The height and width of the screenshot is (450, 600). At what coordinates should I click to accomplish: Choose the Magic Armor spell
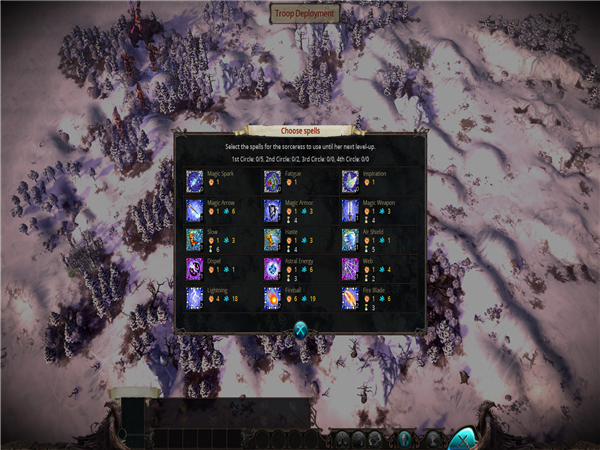pyautogui.click(x=272, y=210)
